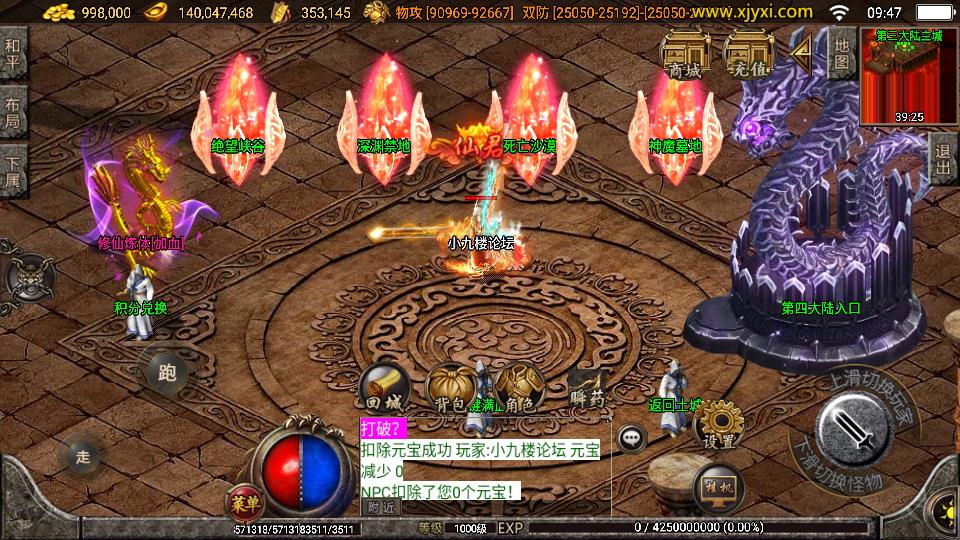Open the red 菜单 menu button
Viewport: 960px width, 540px height.
click(x=240, y=500)
